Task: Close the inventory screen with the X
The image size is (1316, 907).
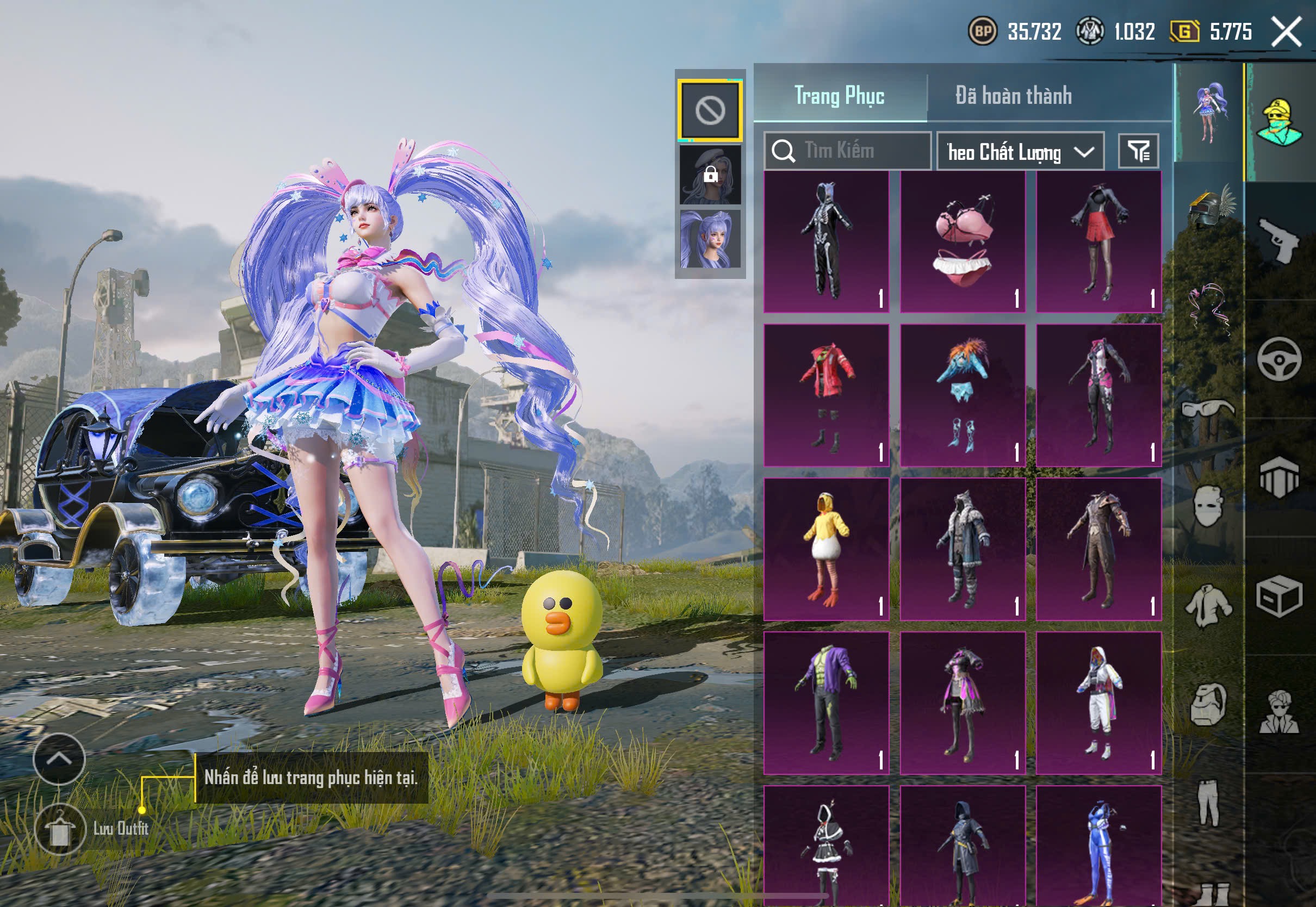Action: (1287, 31)
